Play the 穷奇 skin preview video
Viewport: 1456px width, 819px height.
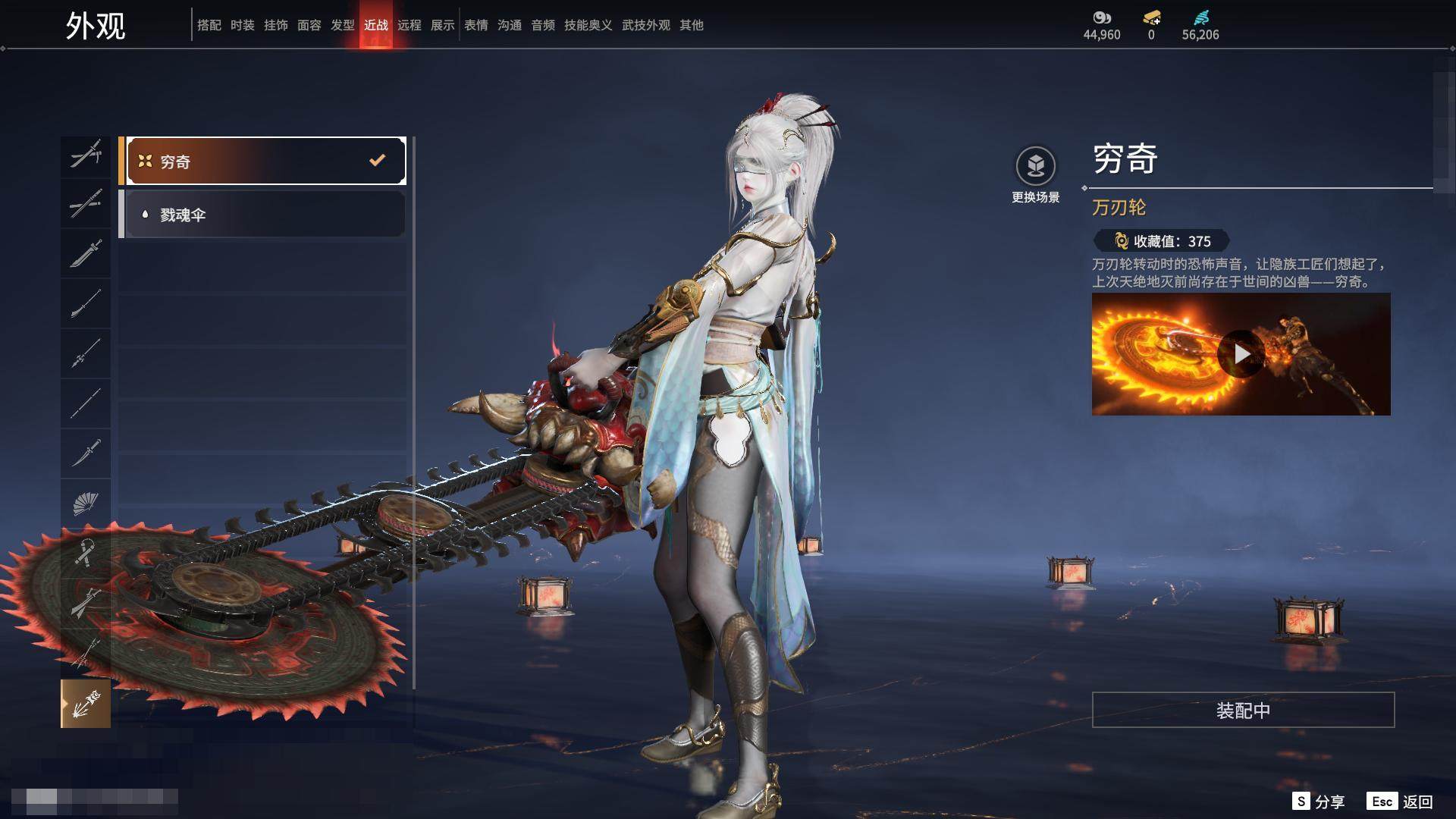(1241, 354)
